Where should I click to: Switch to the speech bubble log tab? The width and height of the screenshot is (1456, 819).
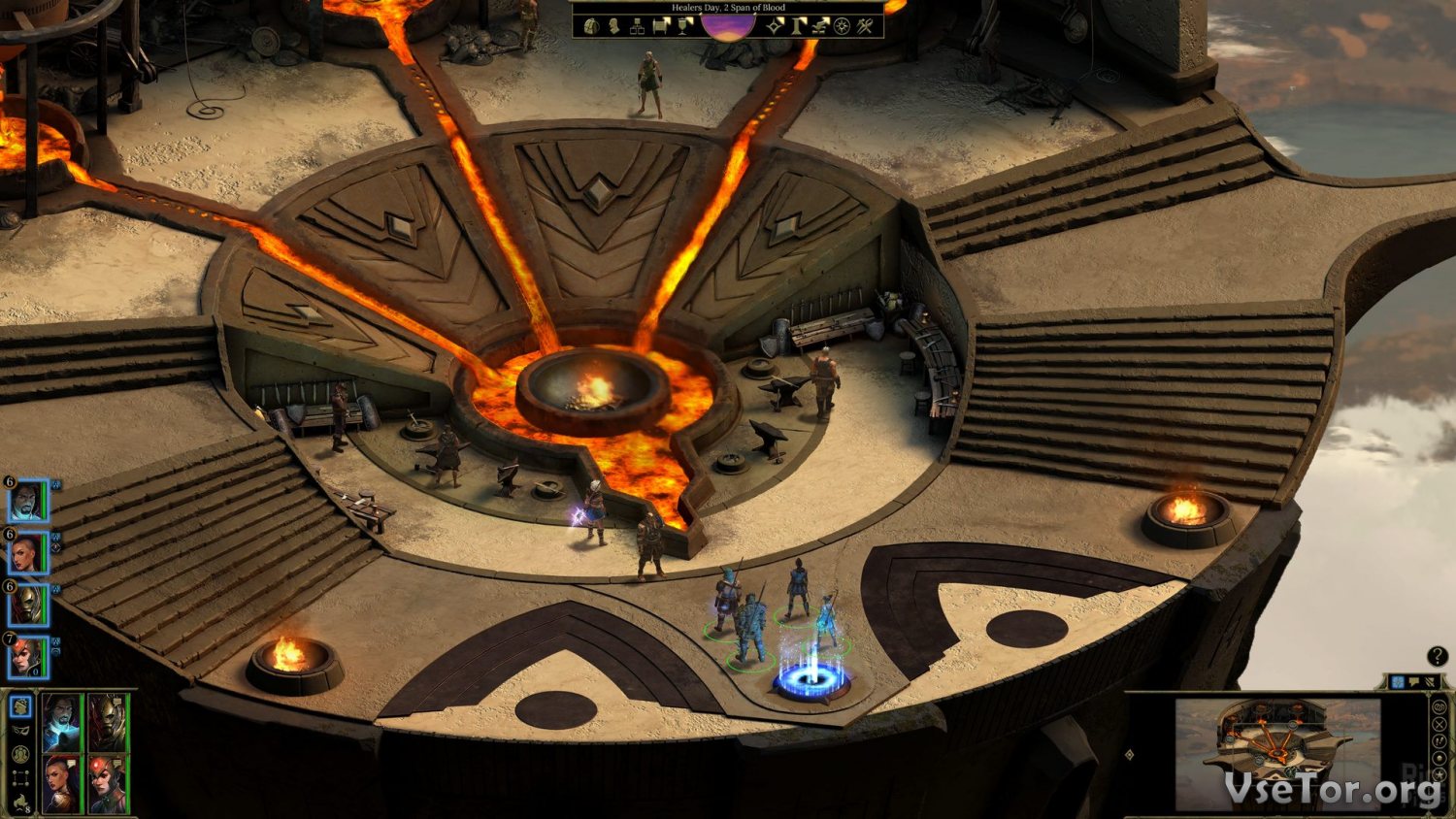coord(1414,683)
